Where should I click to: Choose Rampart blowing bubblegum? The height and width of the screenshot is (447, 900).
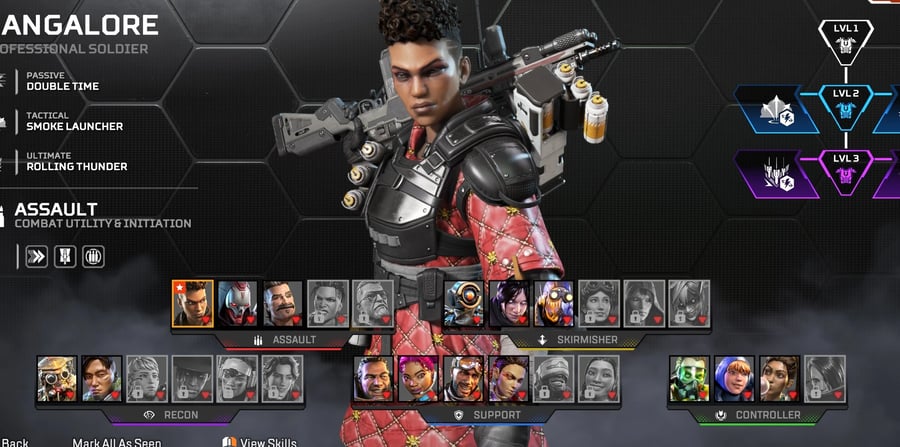pyautogui.click(x=780, y=378)
